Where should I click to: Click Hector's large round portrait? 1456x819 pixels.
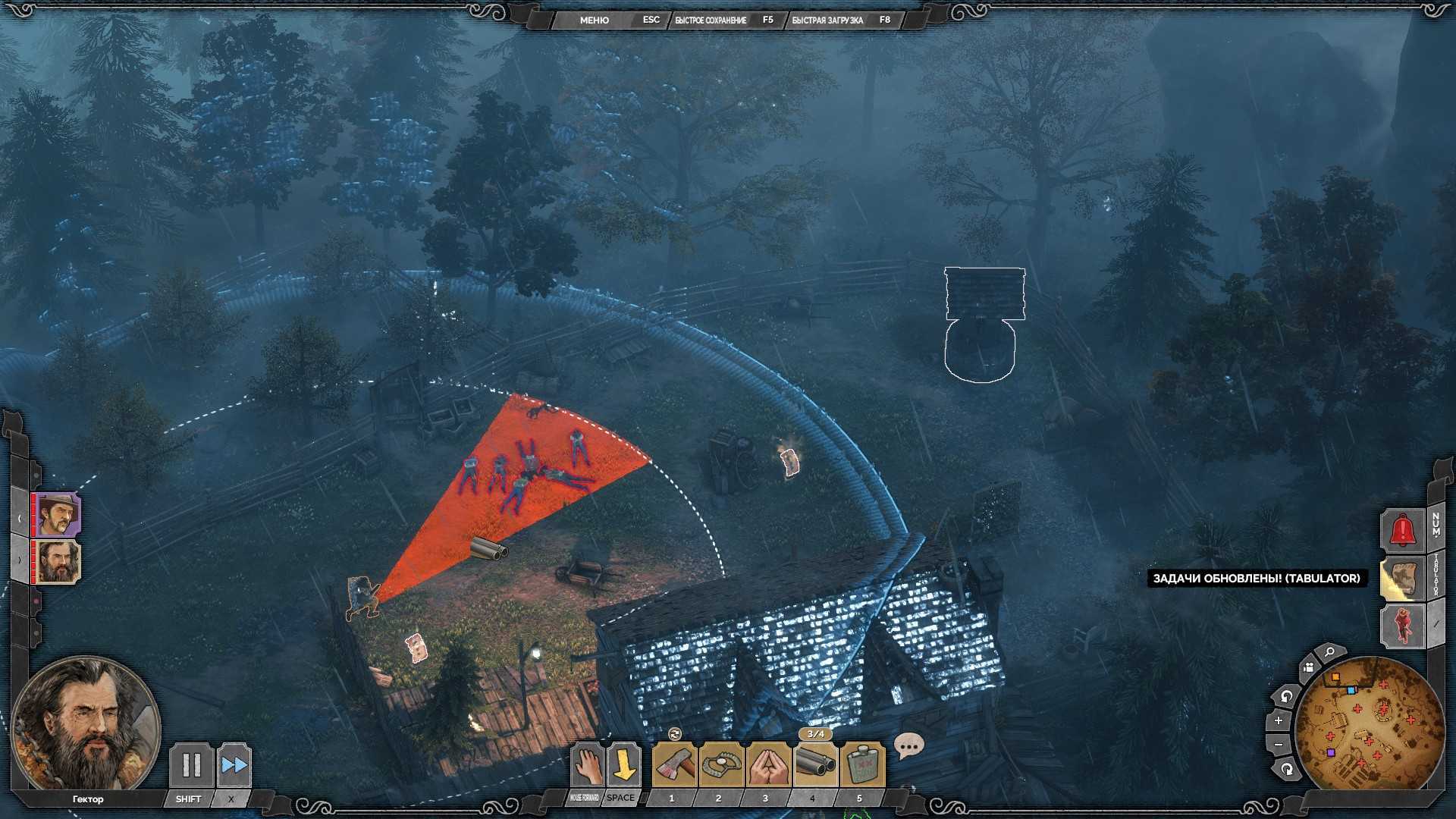pos(85,726)
